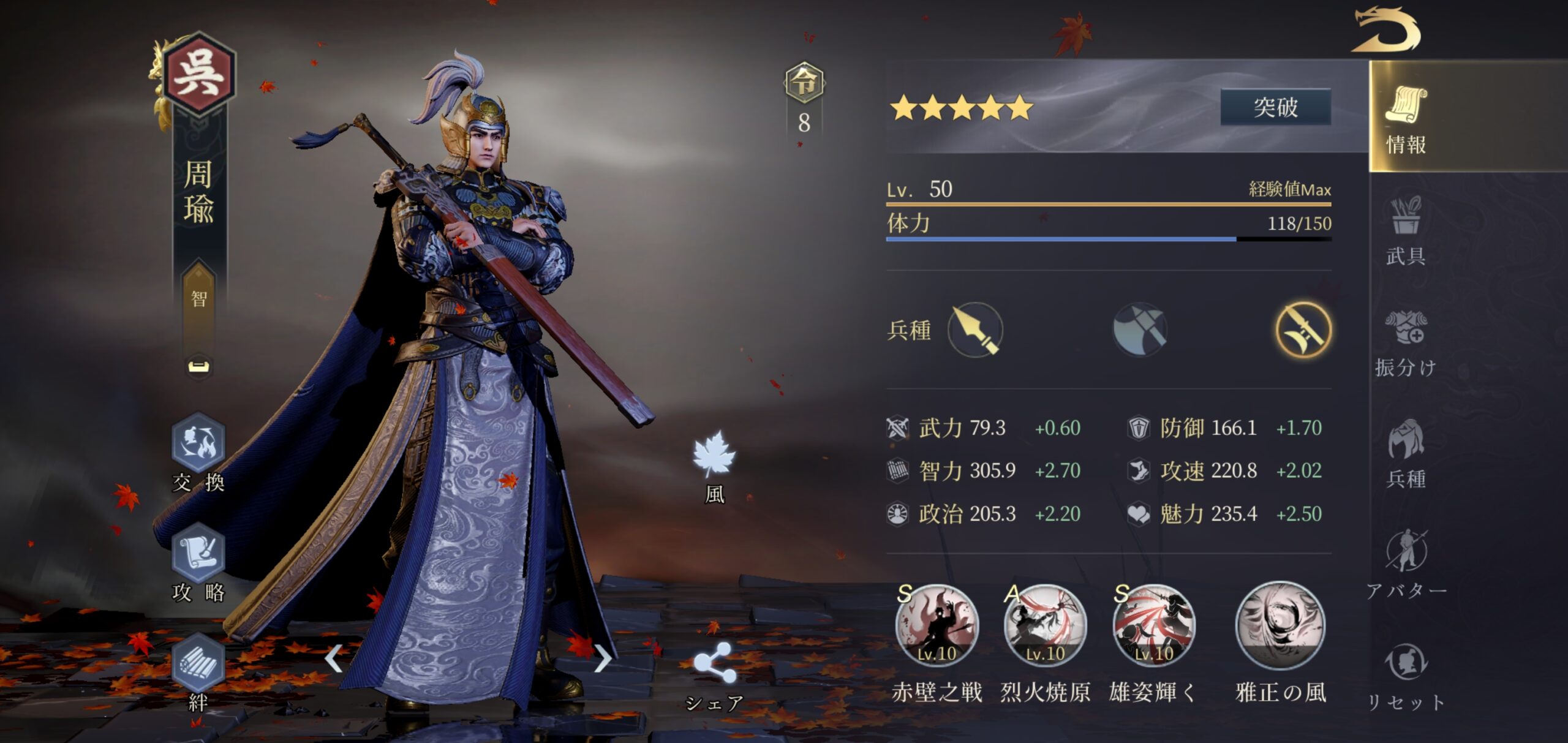Image resolution: width=1568 pixels, height=743 pixels.
Task: View the 烈火焼原 skill
Action: coord(1045,626)
